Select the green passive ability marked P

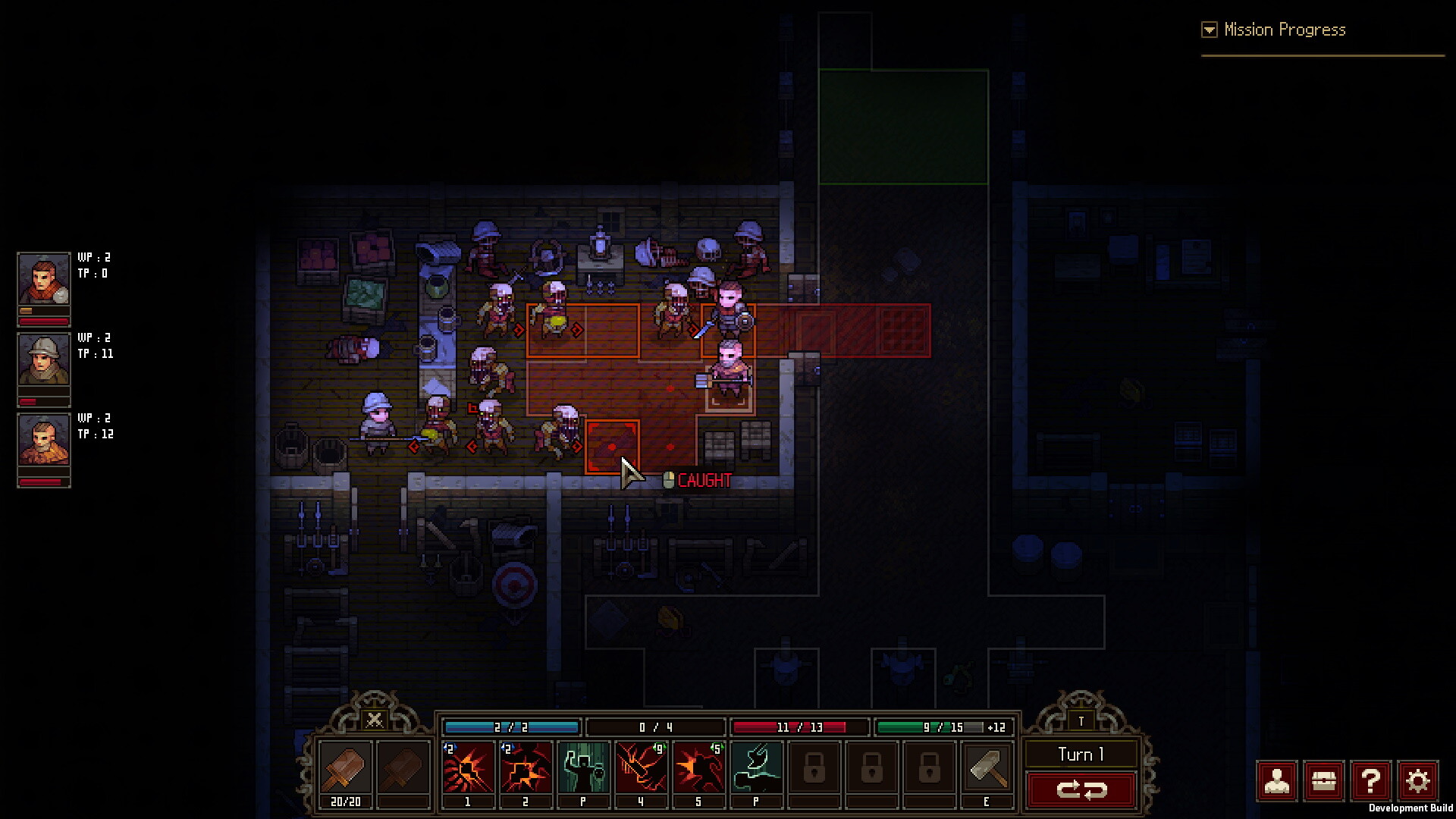pos(583,768)
